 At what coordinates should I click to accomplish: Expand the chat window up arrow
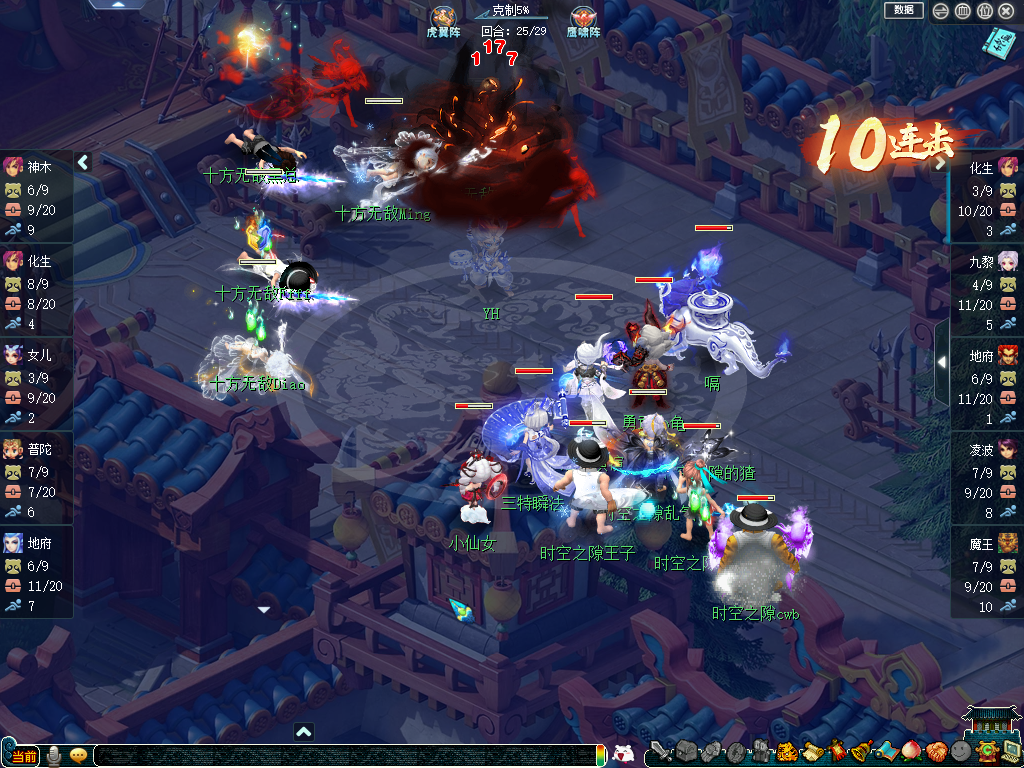point(304,731)
